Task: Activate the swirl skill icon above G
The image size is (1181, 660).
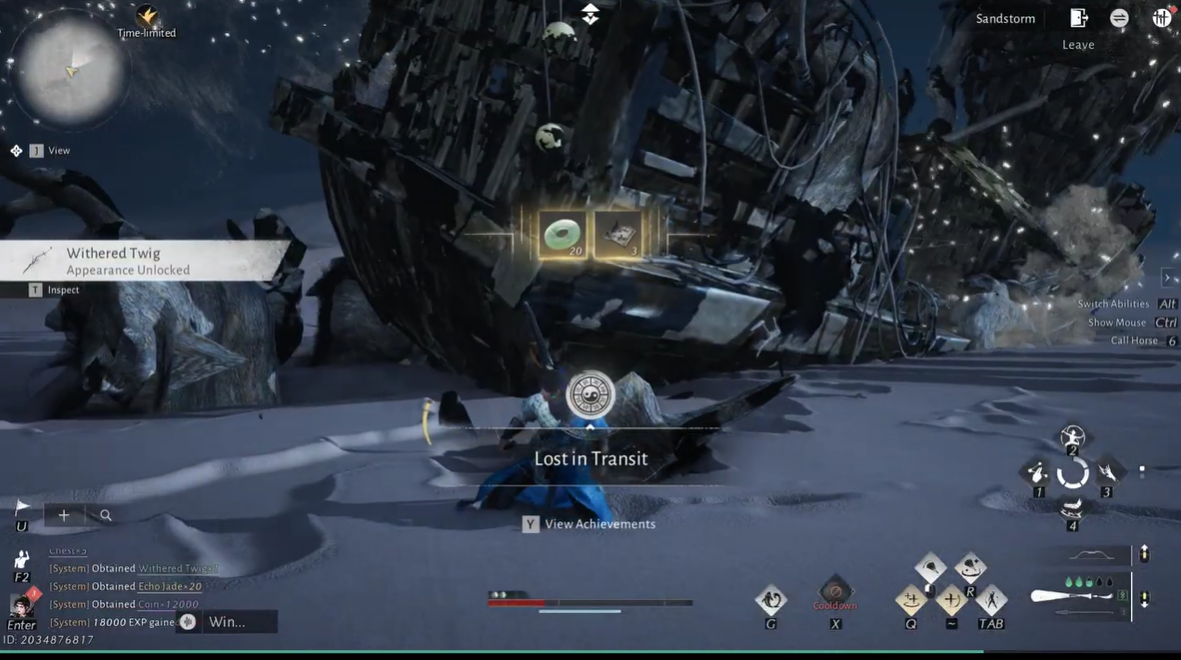Action: tap(771, 600)
